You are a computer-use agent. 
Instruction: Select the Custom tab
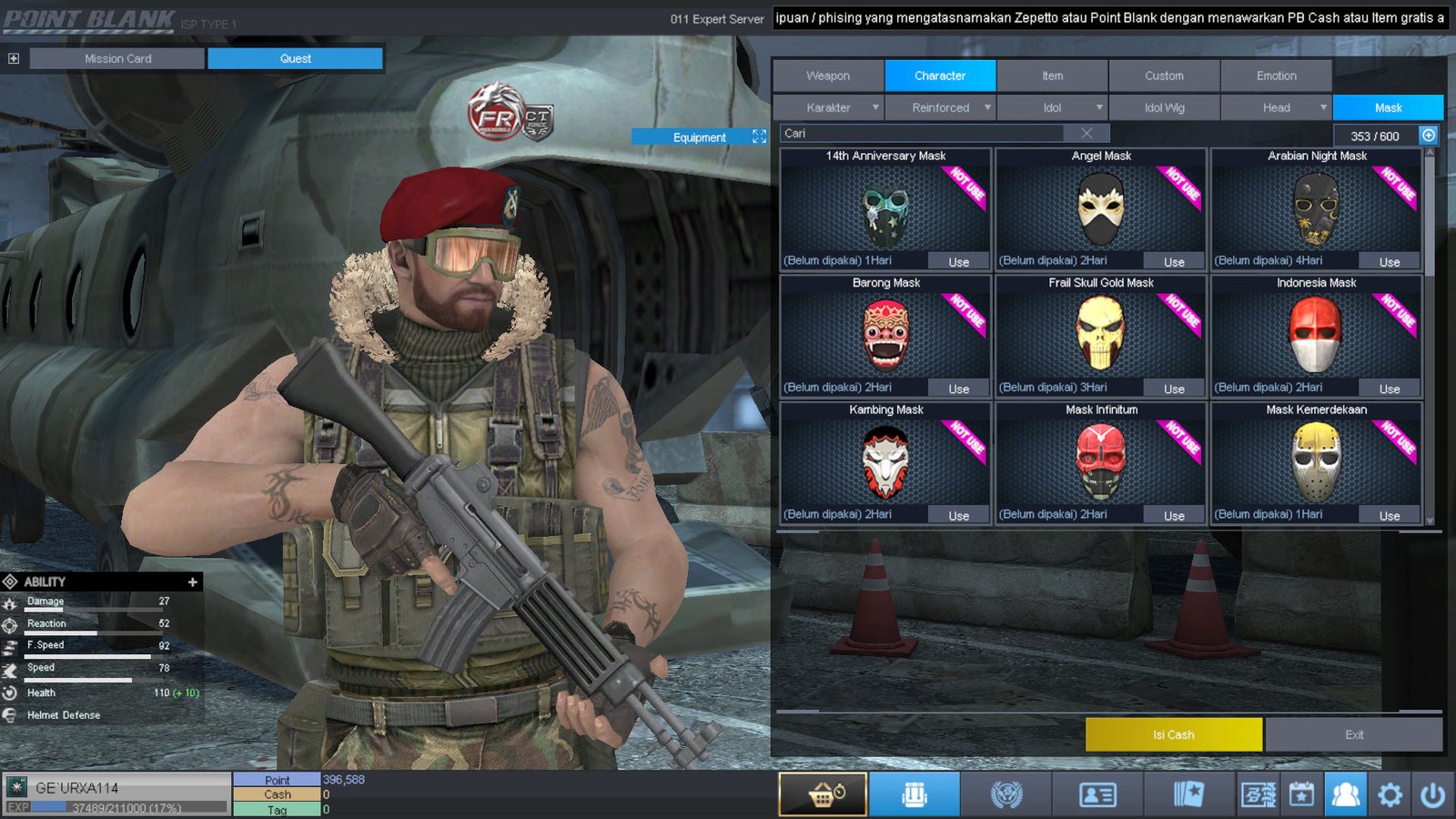click(1164, 76)
